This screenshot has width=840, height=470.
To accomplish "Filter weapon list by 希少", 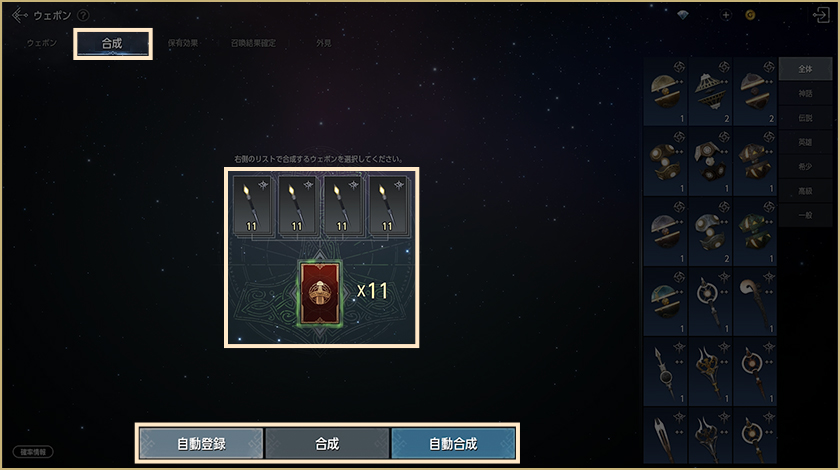I will [x=805, y=166].
